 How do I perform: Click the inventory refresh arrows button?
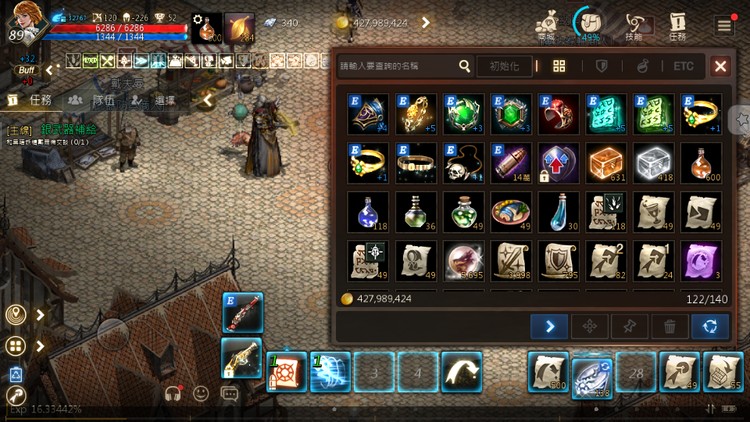(x=710, y=326)
